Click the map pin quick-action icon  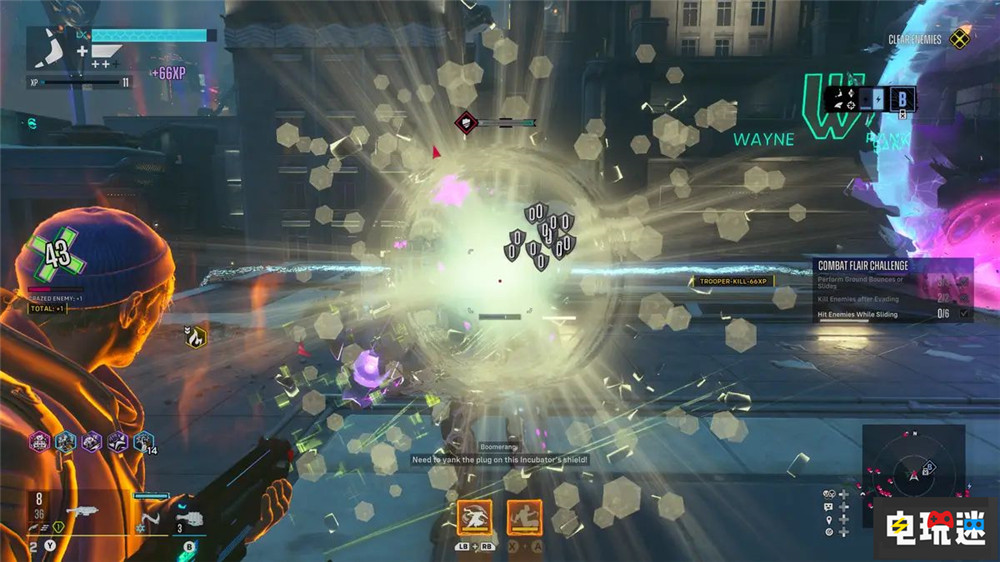828,520
